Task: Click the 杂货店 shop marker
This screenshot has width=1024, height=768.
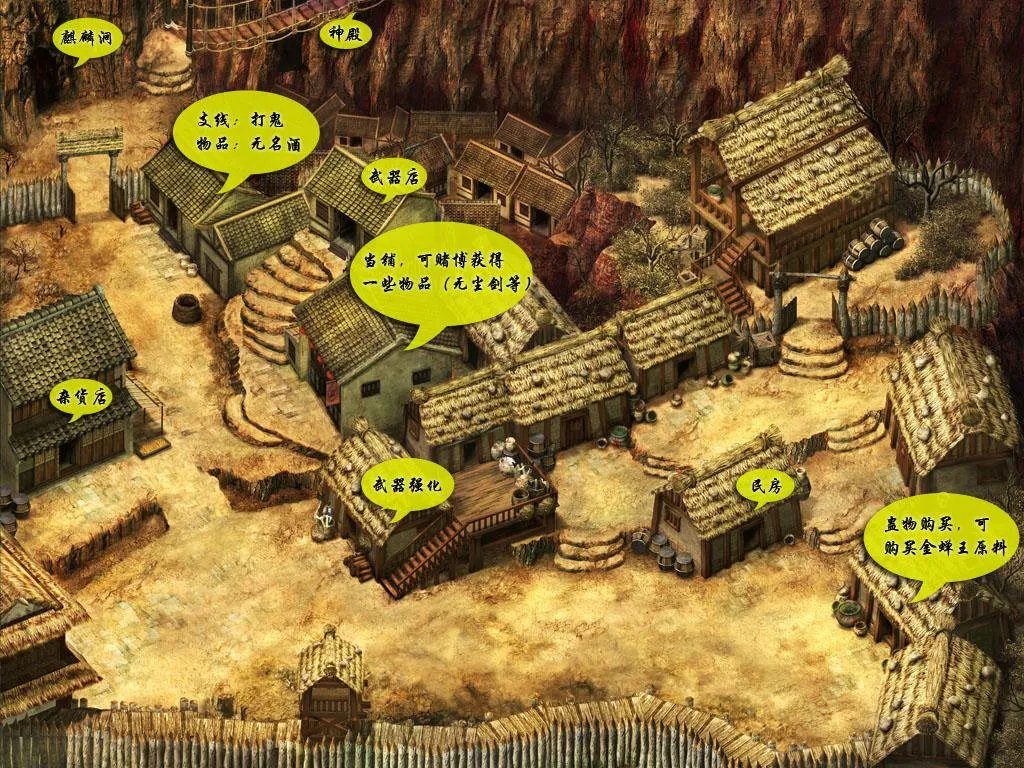Action: tap(82, 397)
